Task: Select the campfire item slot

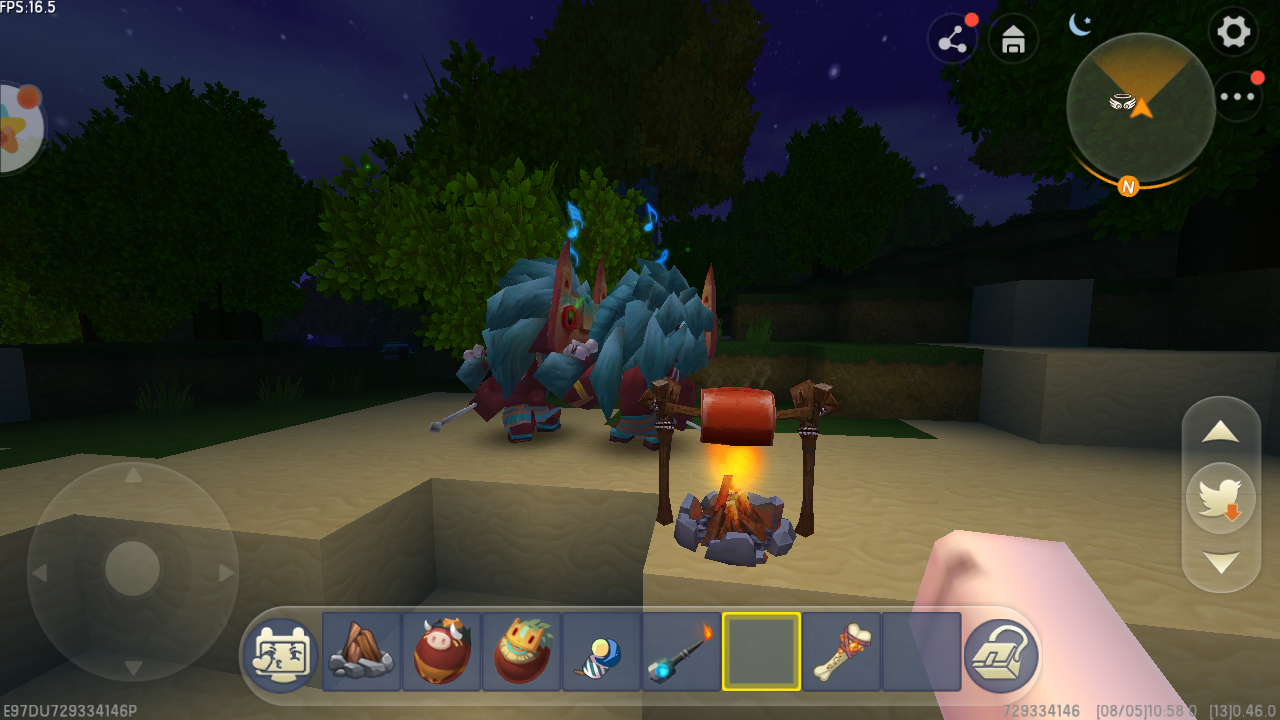Action: 361,652
